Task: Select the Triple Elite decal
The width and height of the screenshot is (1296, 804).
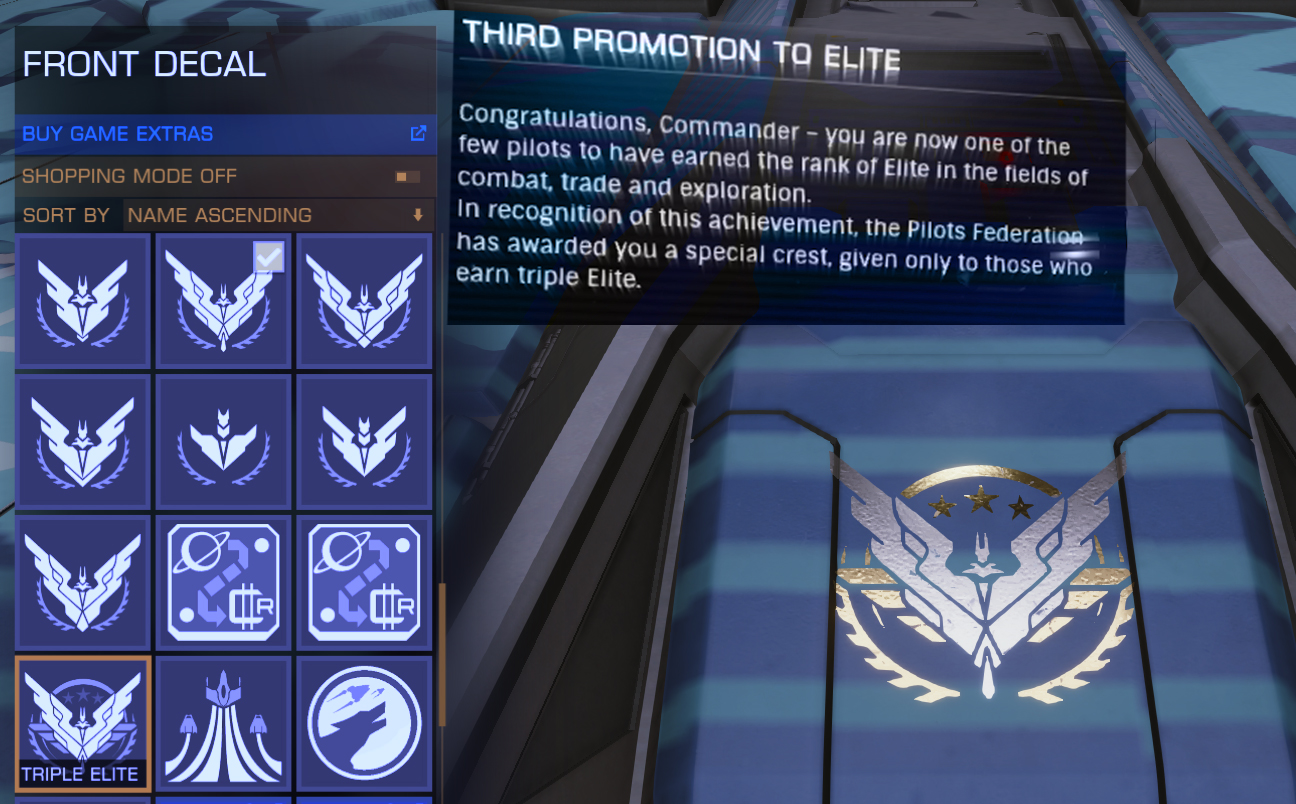Action: pyautogui.click(x=83, y=721)
